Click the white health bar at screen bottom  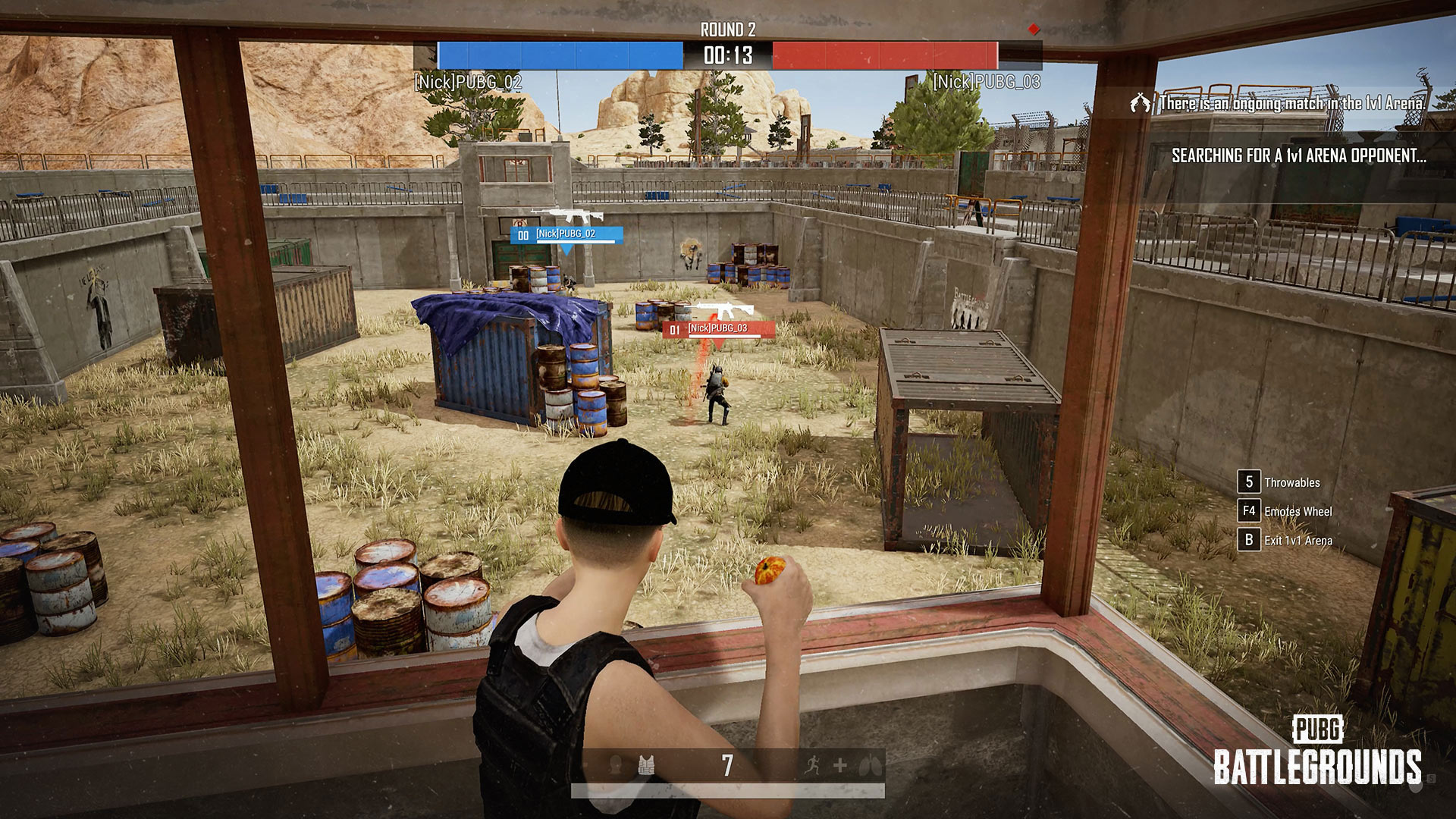728,791
